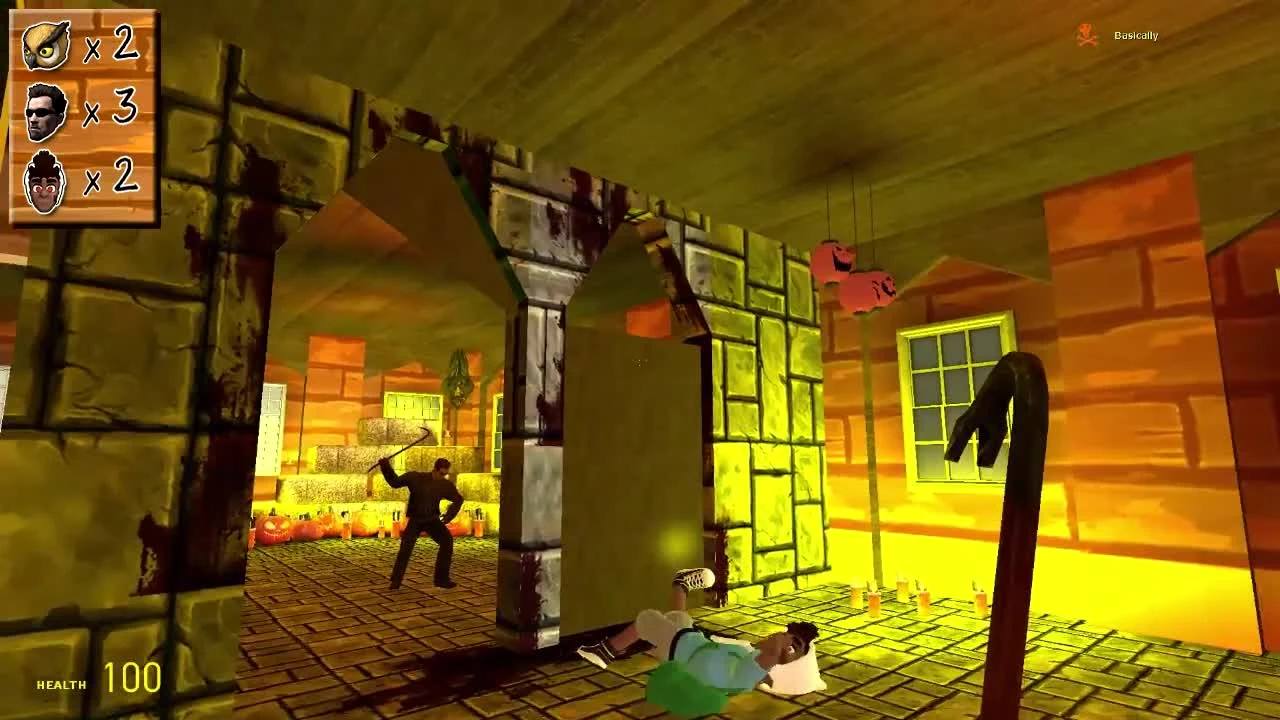Expand the wooden mask inventory panel
The width and height of the screenshot is (1280, 720).
coord(84,115)
